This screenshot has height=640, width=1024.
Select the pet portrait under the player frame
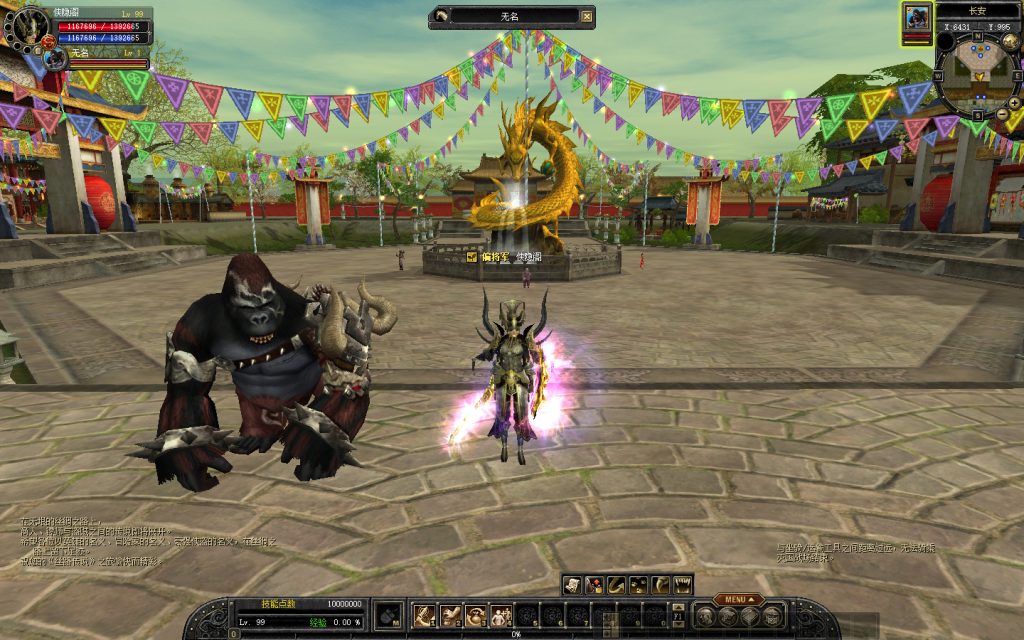(x=55, y=59)
